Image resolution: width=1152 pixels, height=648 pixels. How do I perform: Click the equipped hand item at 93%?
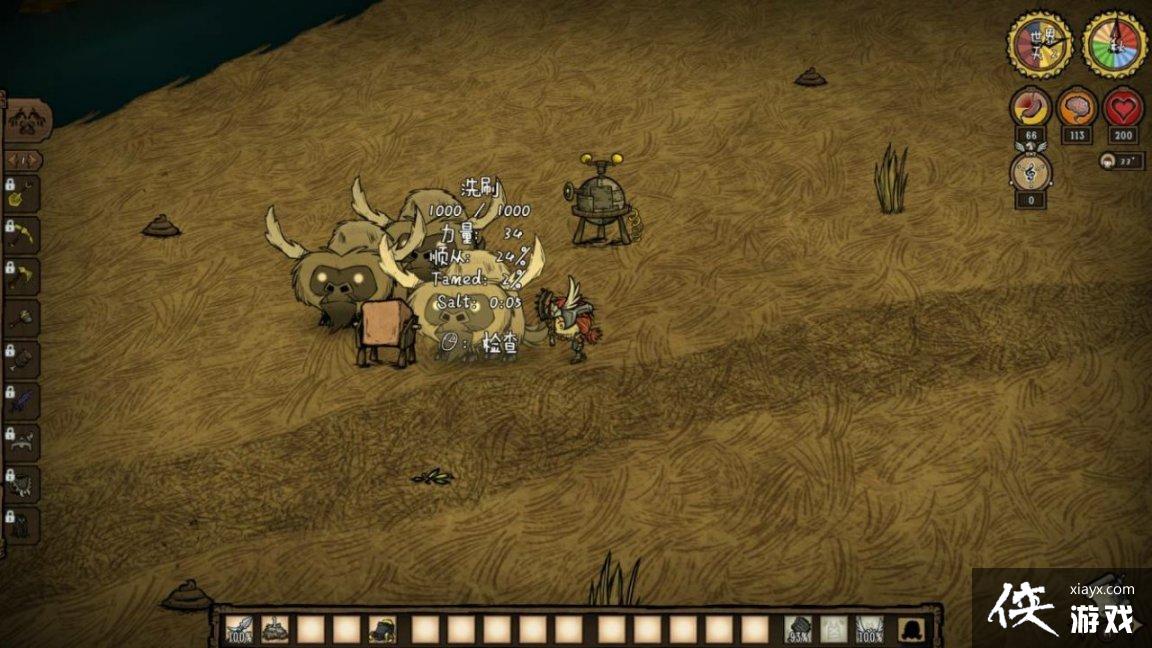(x=798, y=629)
